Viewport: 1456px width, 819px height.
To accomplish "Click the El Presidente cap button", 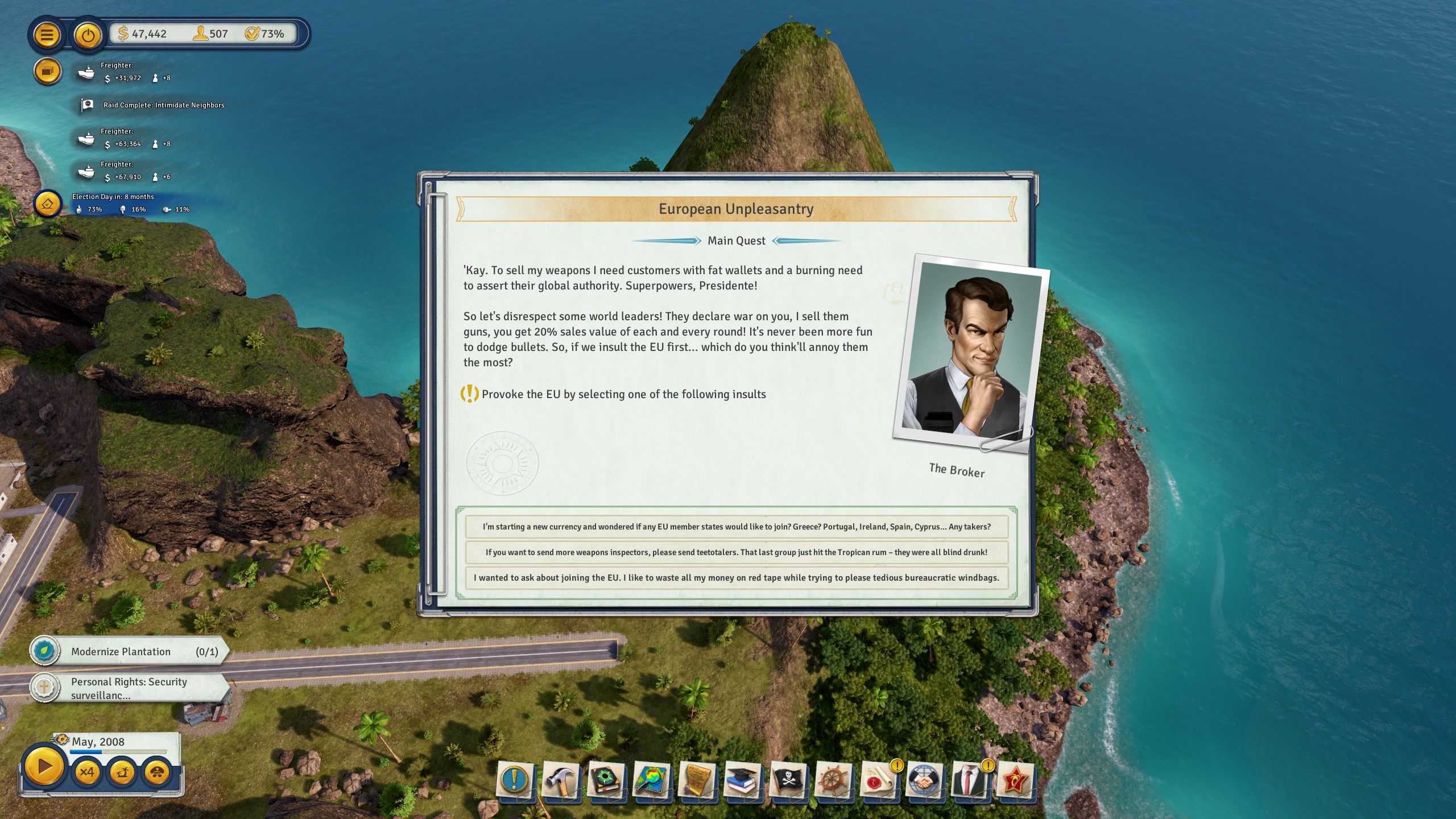I will pos(157,772).
